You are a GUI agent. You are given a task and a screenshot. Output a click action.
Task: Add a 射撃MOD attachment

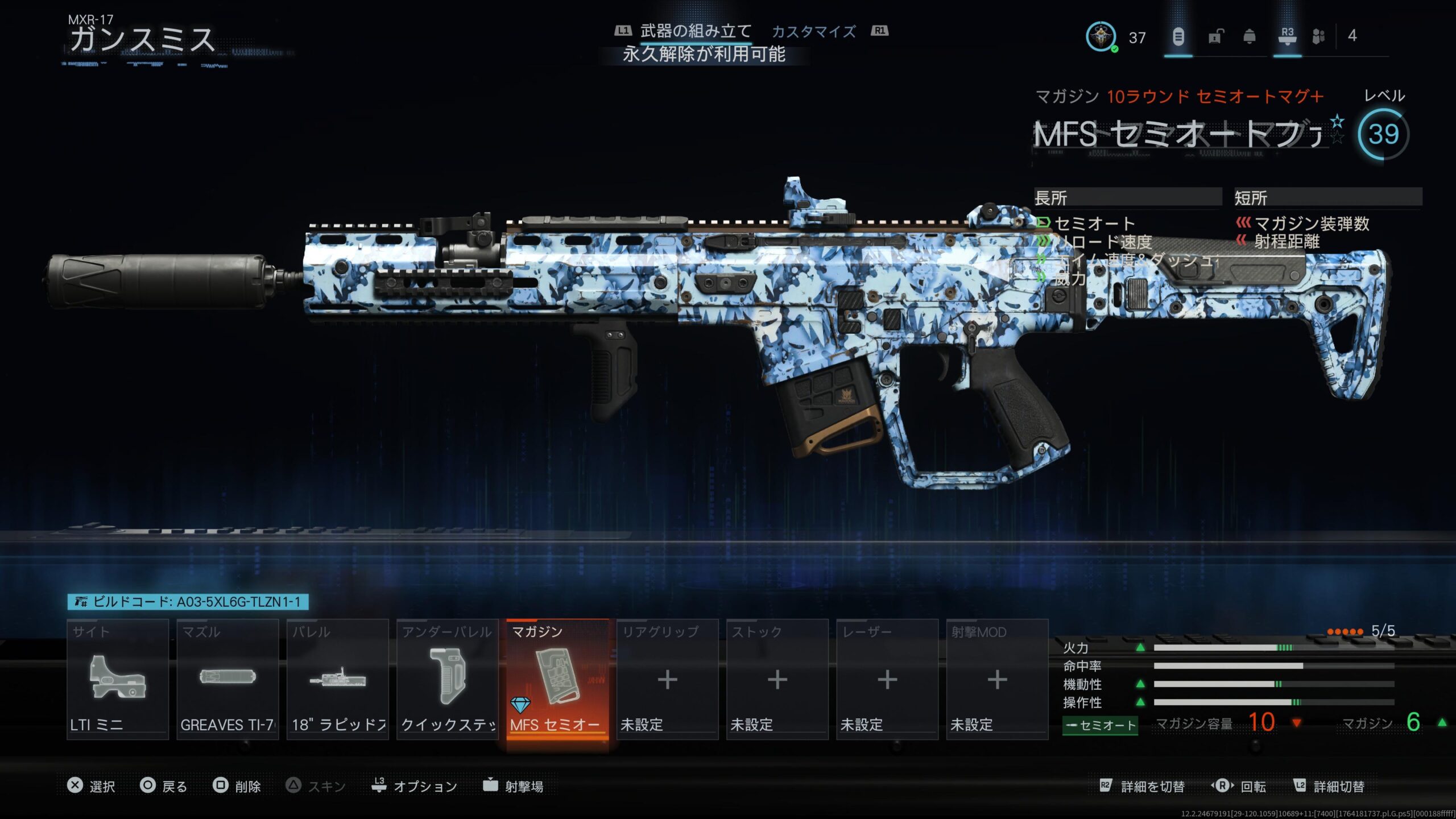[x=997, y=679]
